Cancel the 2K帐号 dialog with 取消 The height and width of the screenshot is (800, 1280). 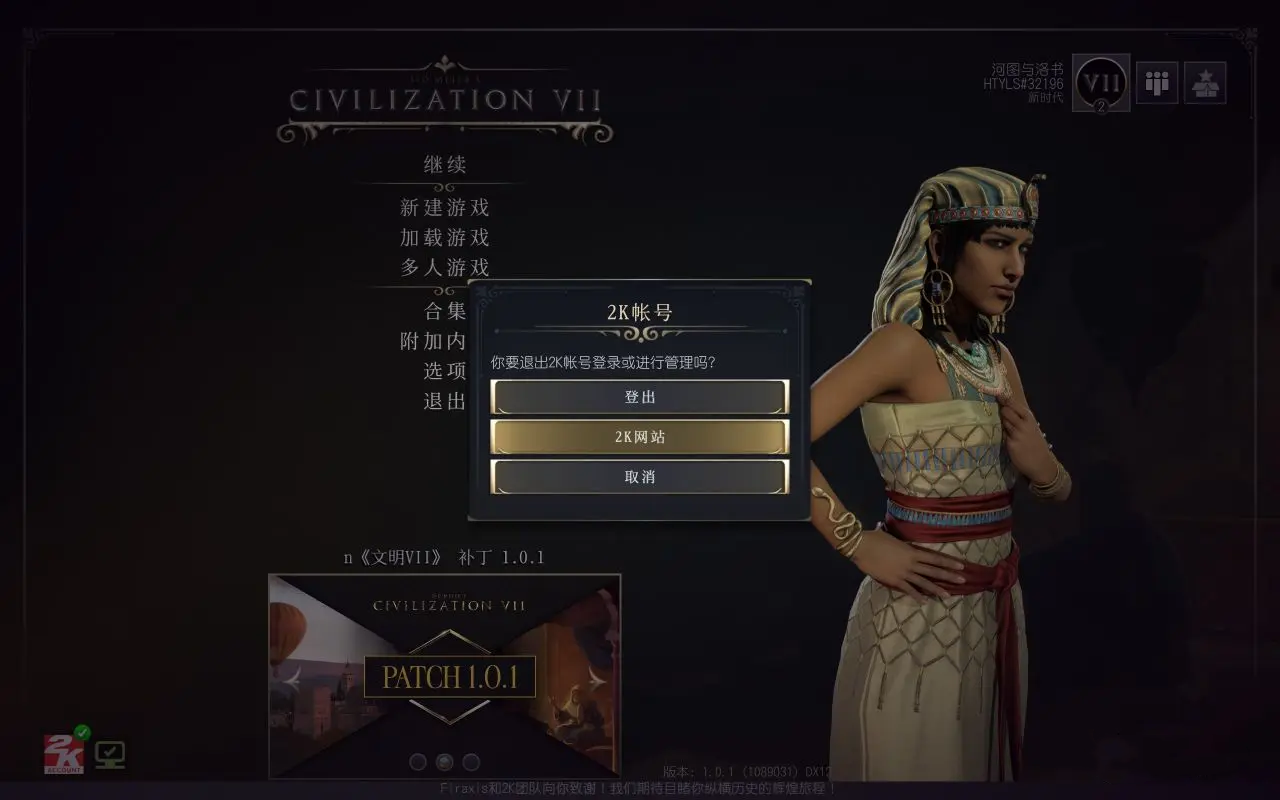pos(640,477)
